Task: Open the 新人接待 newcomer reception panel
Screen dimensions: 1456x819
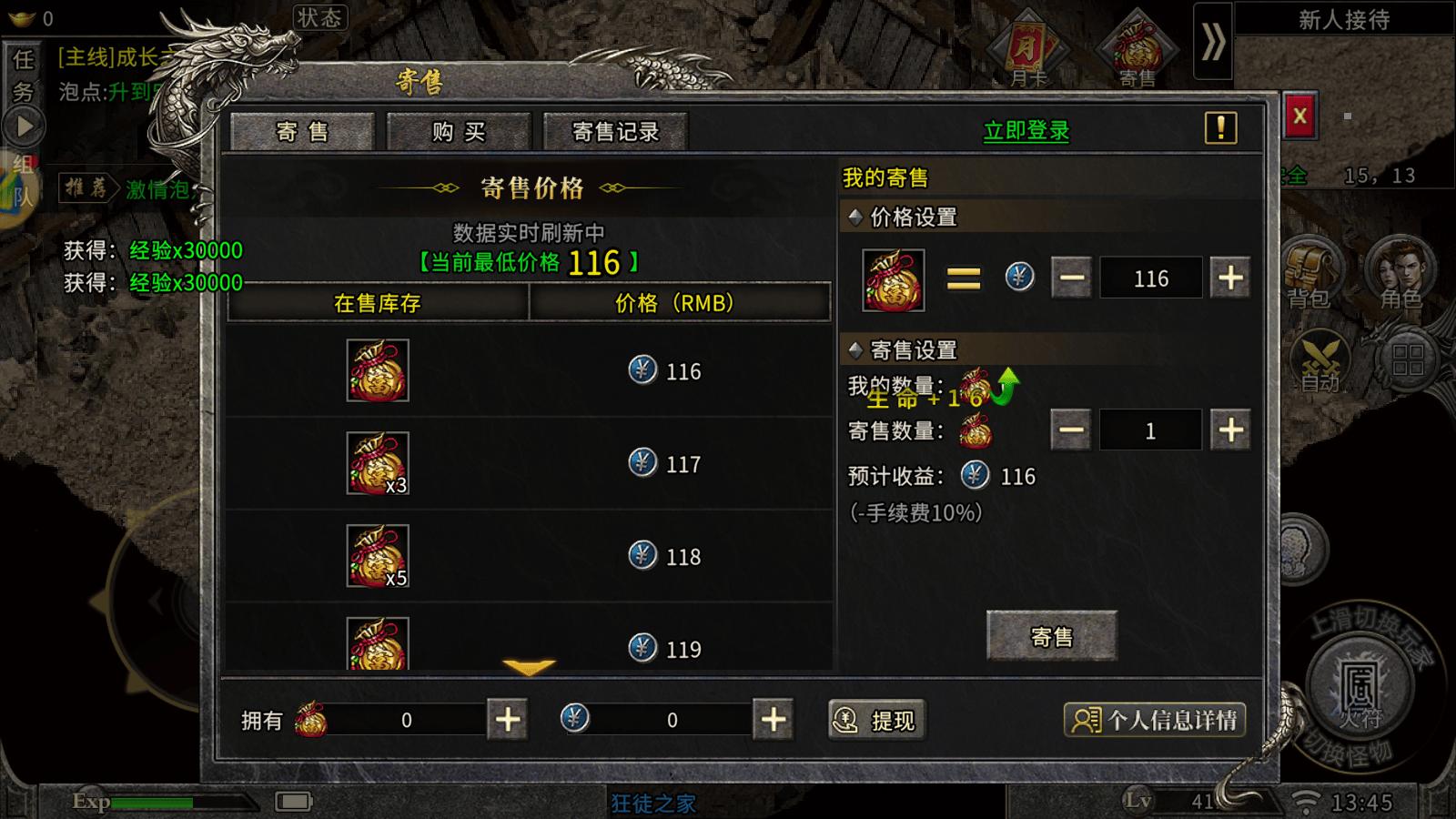Action: pos(1344,20)
